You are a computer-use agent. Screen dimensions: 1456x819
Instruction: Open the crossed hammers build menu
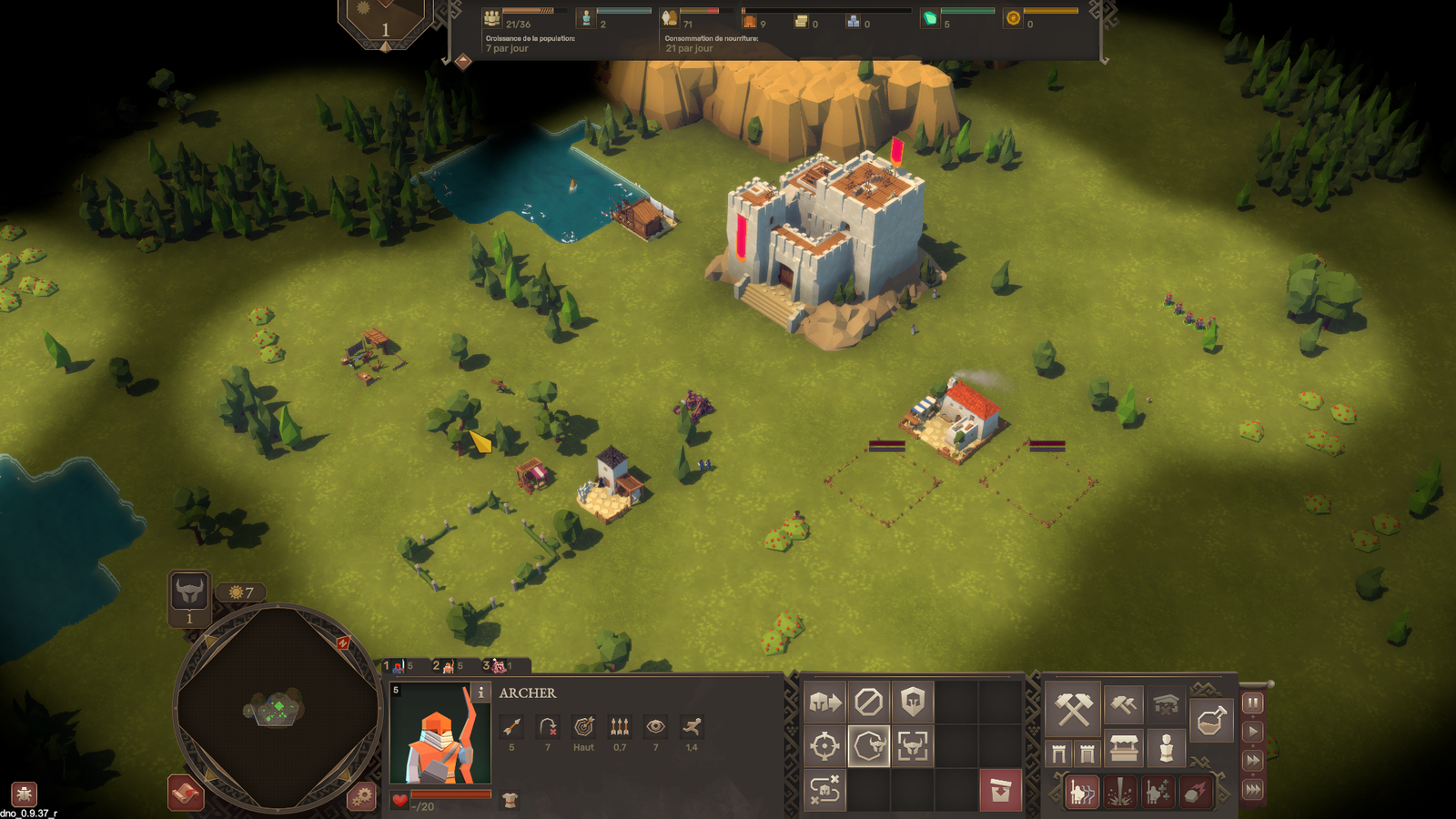[x=1073, y=709]
